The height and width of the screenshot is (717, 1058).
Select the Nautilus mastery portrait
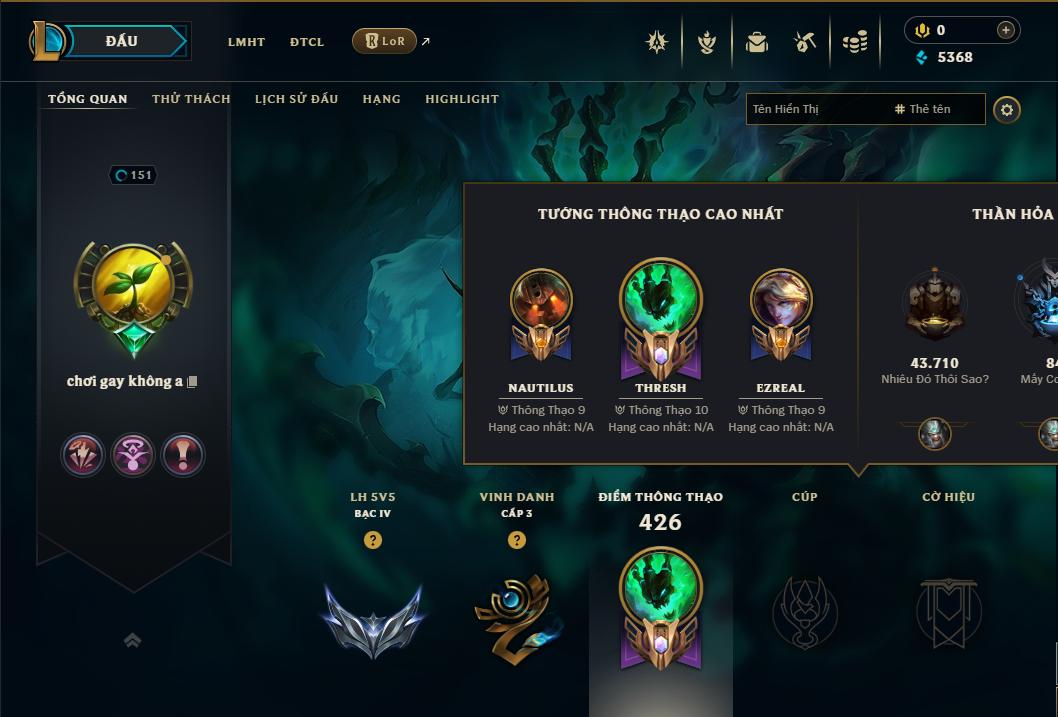point(541,300)
